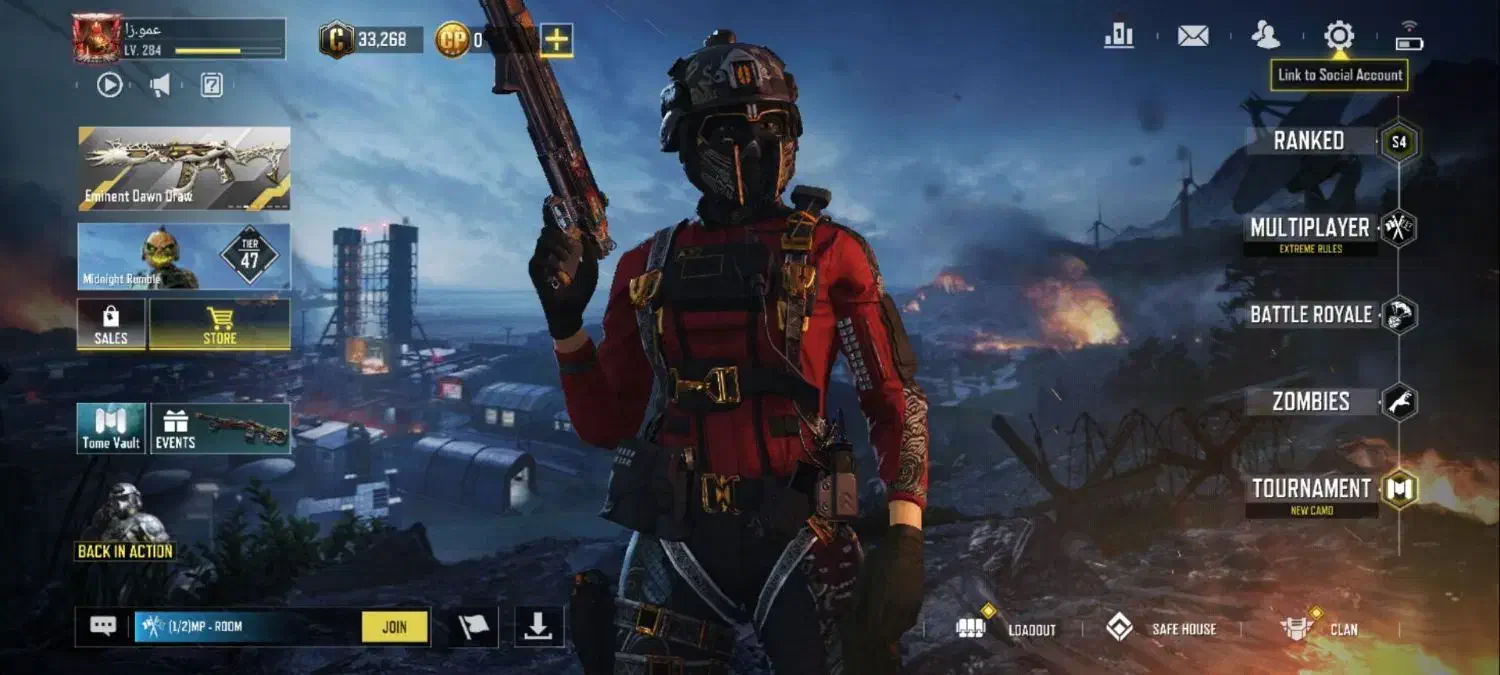Enter the Zombies mode
Image resolution: width=1500 pixels, height=675 pixels.
pos(1310,402)
